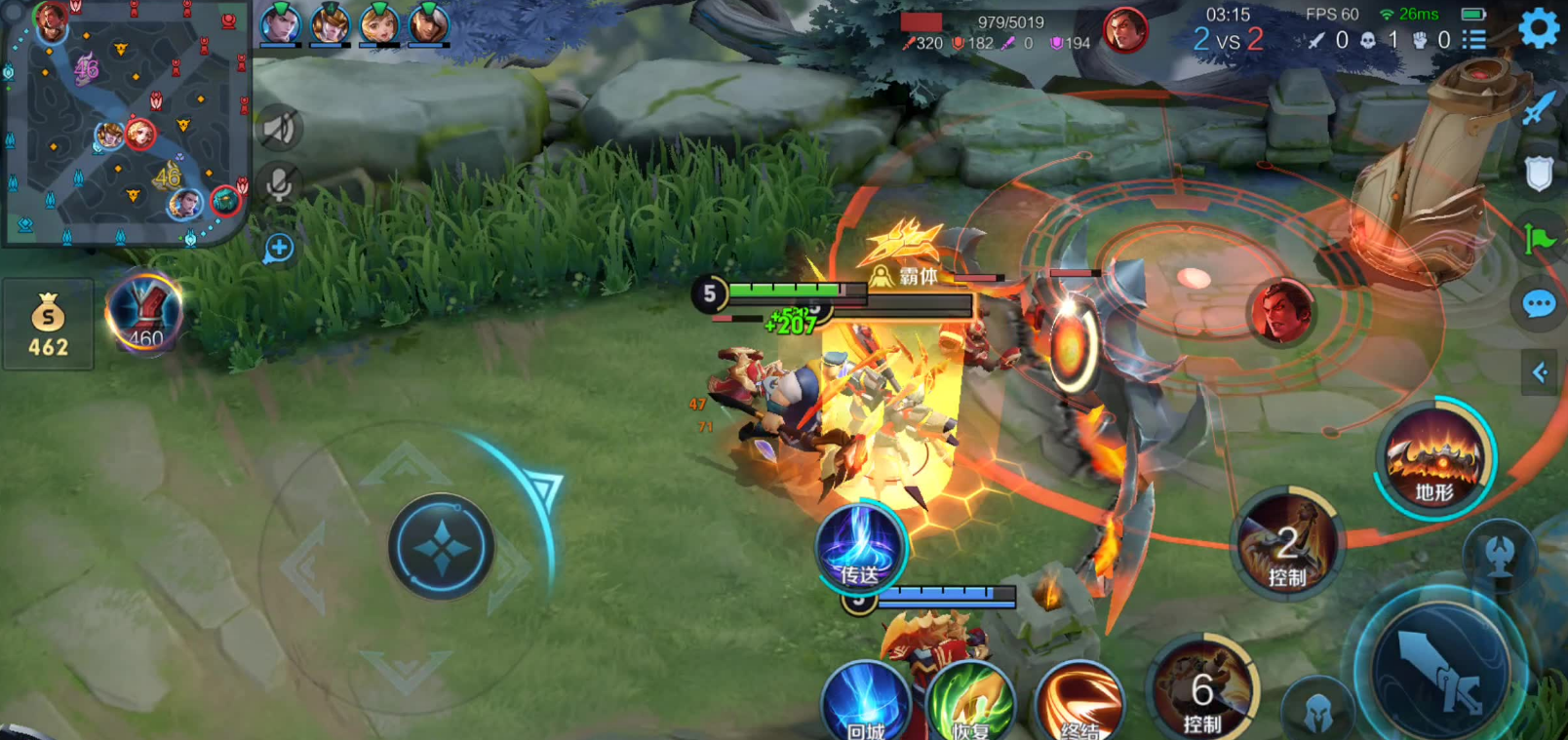Screen dimensions: 1568x740
Task: Open the settings gear menu
Action: (1540, 27)
